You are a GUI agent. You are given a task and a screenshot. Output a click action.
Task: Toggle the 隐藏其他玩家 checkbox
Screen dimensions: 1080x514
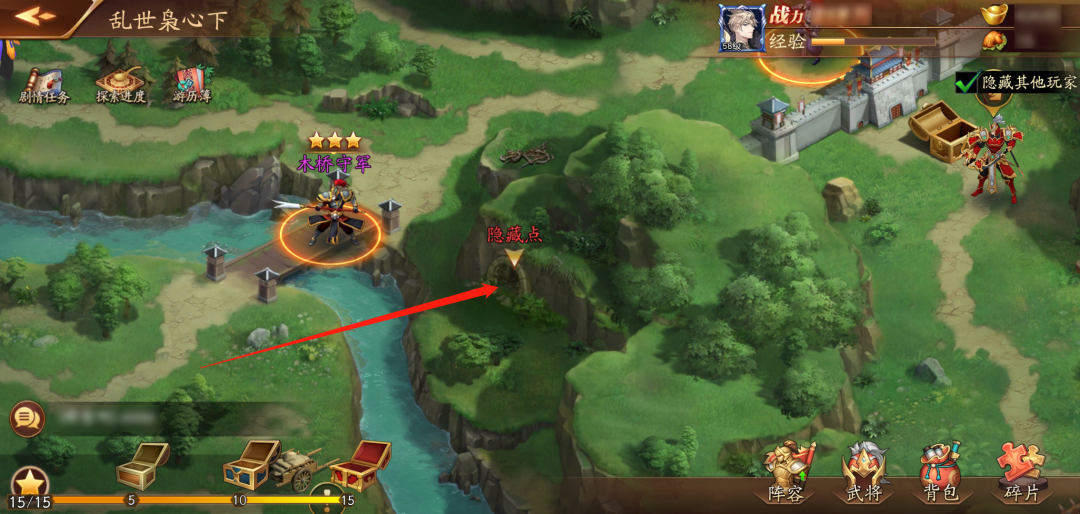pos(967,82)
